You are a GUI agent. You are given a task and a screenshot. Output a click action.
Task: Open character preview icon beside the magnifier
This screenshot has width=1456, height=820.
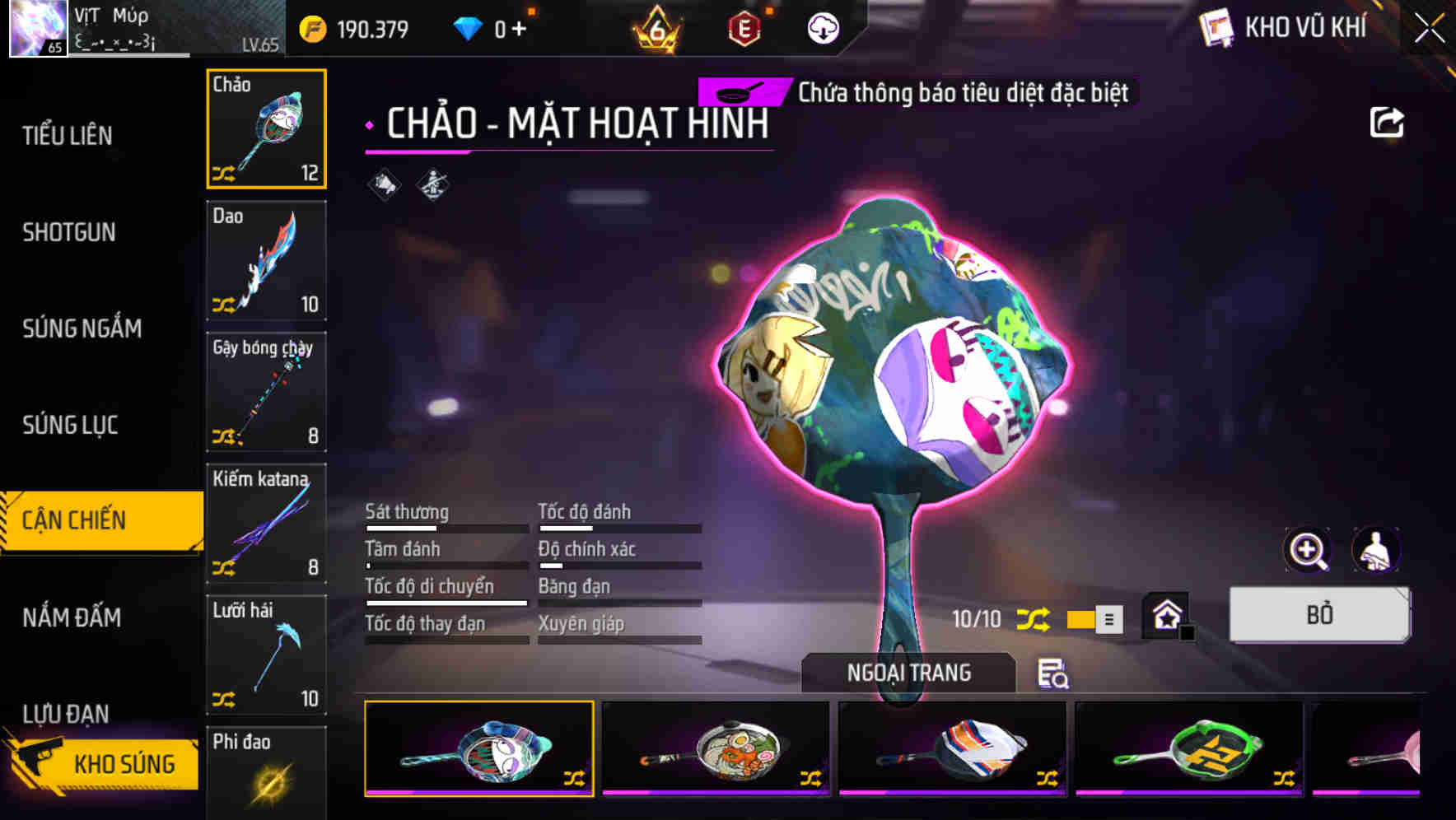click(x=1374, y=550)
